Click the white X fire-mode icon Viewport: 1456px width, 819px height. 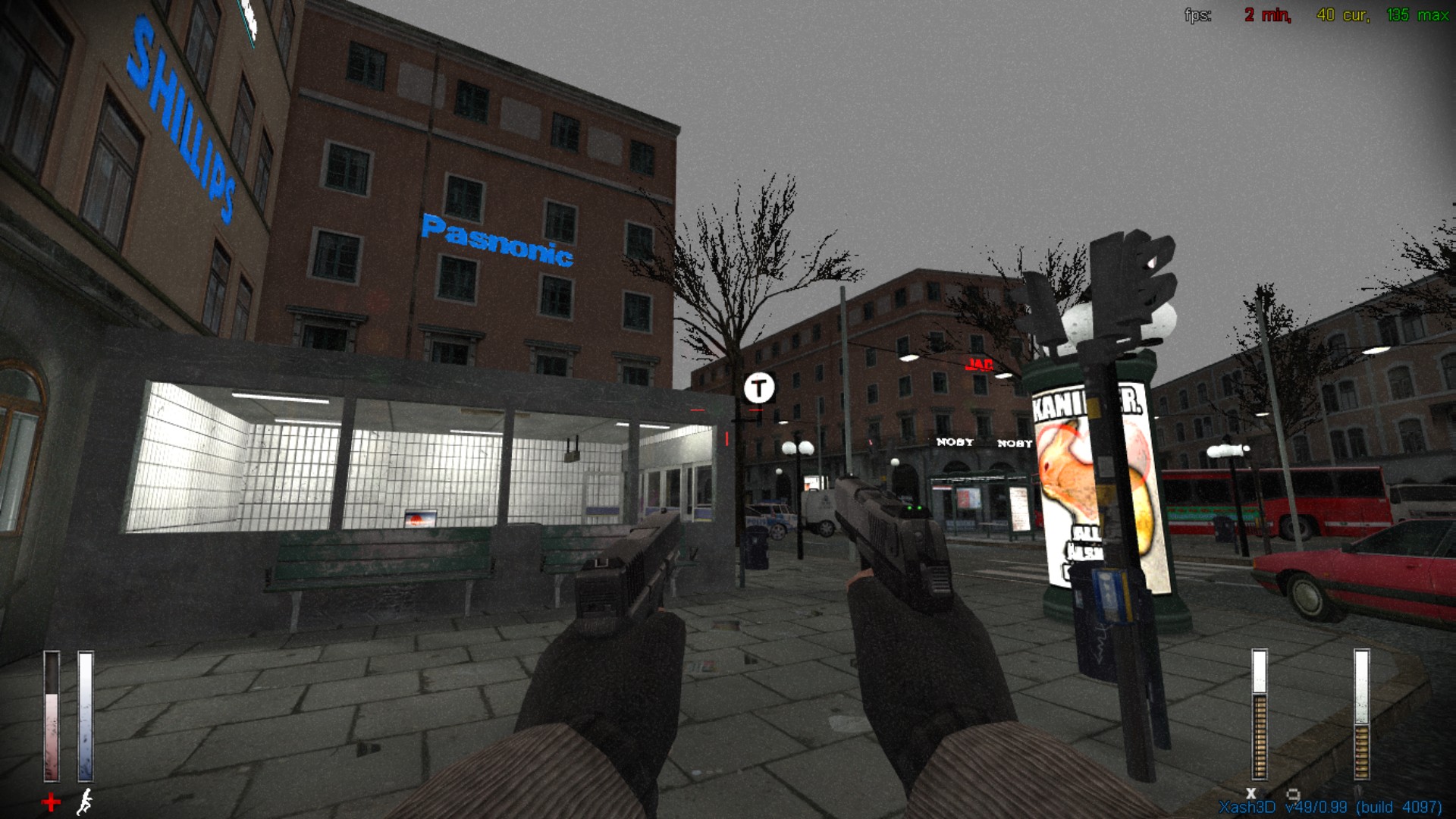pos(1250,793)
